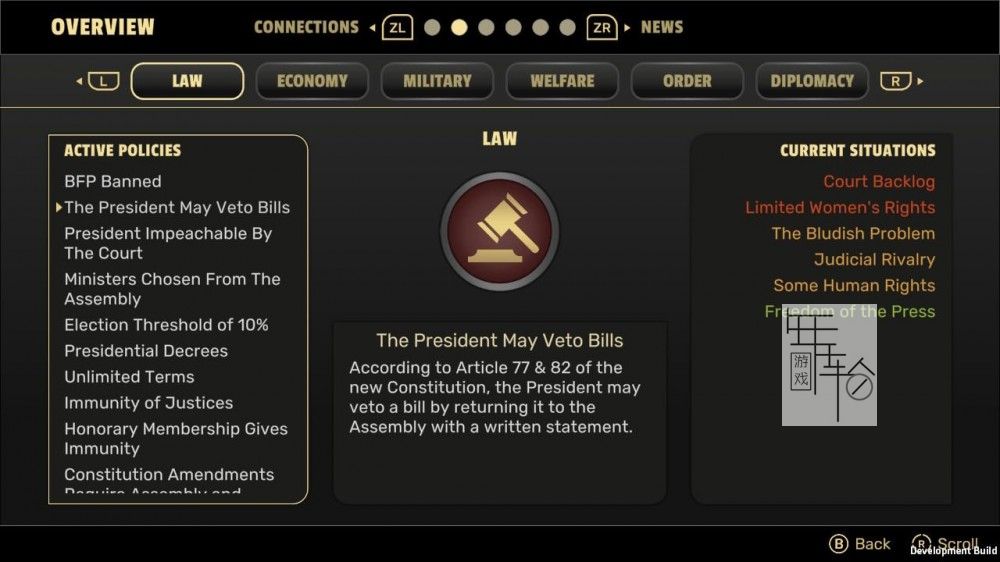Switch to the Diplomacy tab

pyautogui.click(x=812, y=81)
